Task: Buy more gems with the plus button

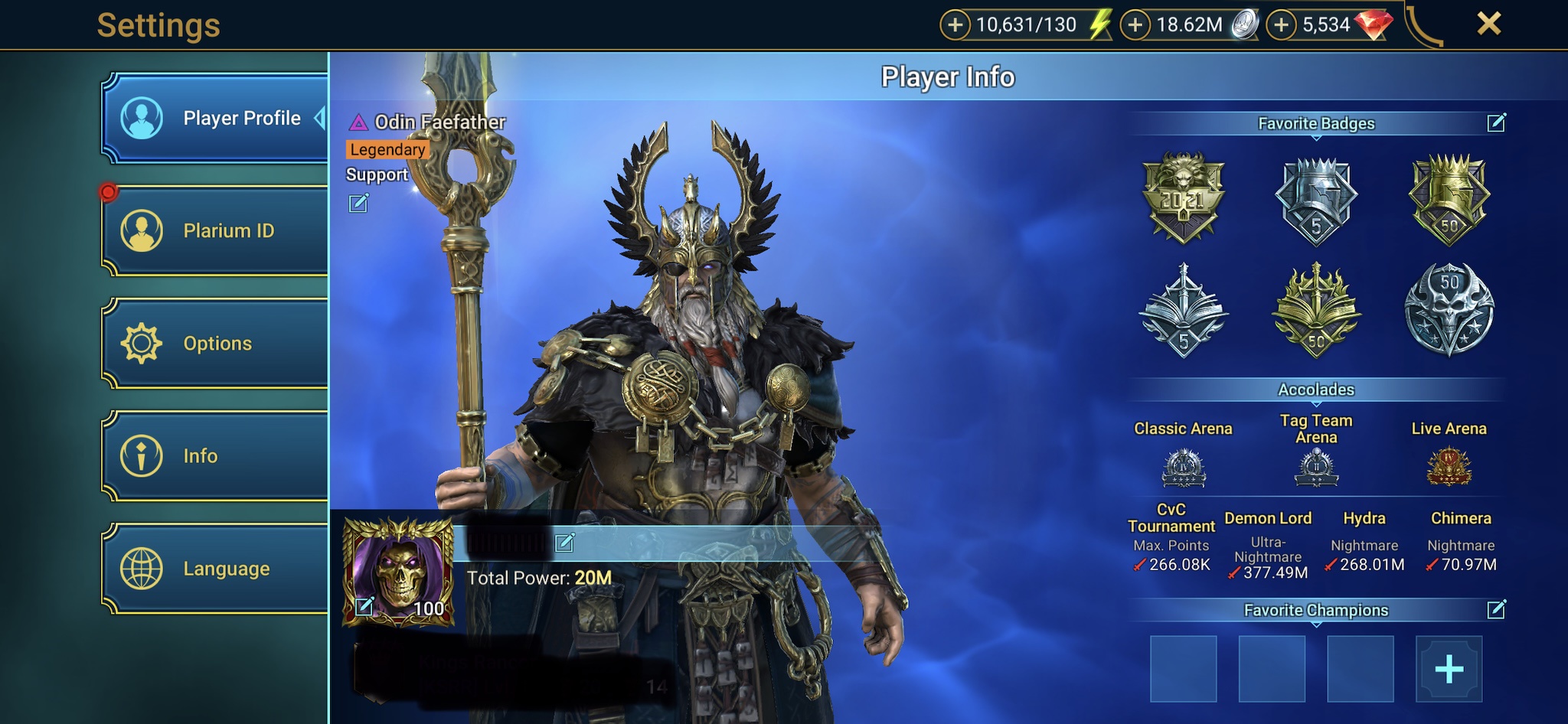Action: (x=1281, y=25)
